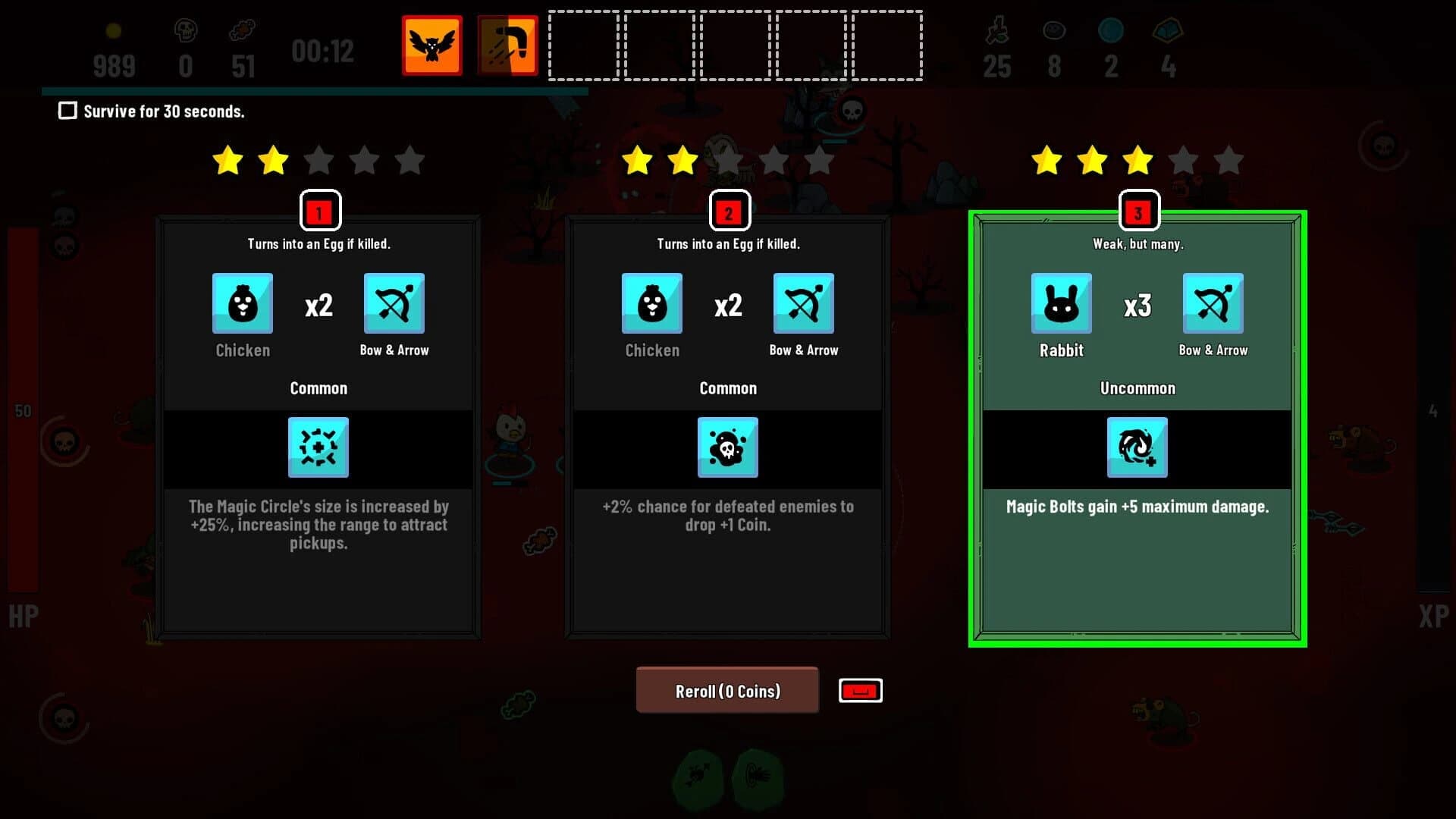Click the first star above card 1

[228, 160]
